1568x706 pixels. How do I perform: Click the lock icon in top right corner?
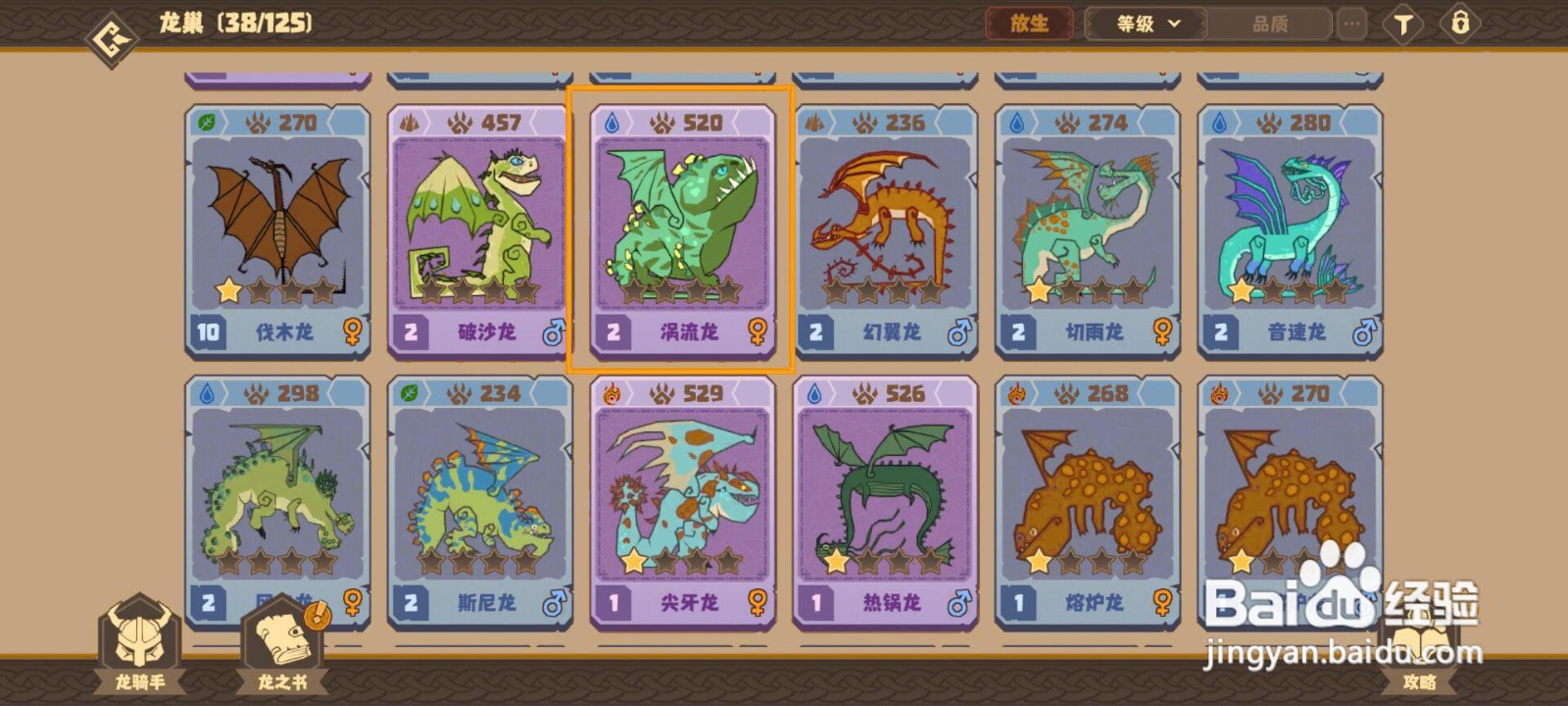[1462, 24]
